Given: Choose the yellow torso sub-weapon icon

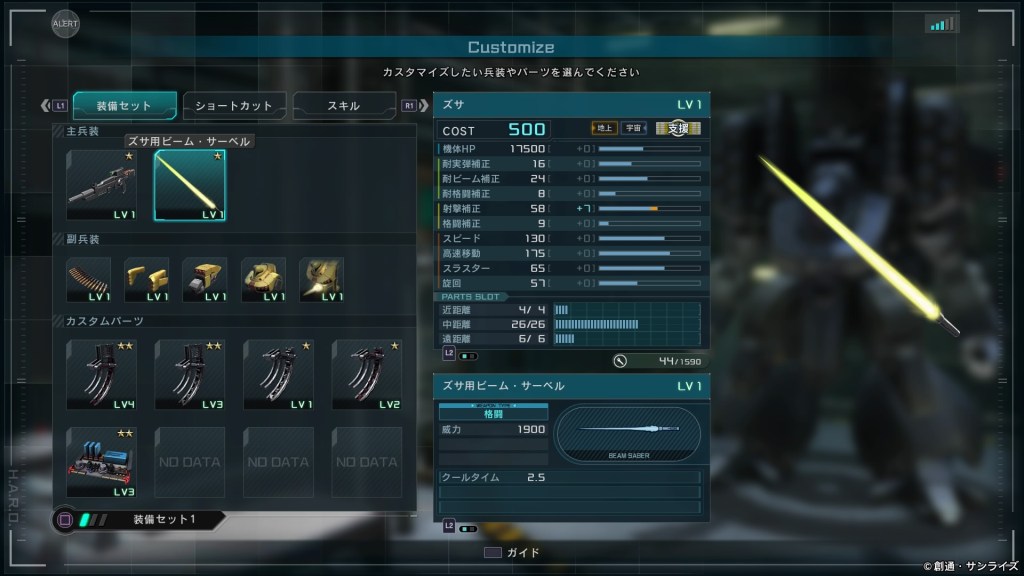Looking at the screenshot, I should [263, 279].
